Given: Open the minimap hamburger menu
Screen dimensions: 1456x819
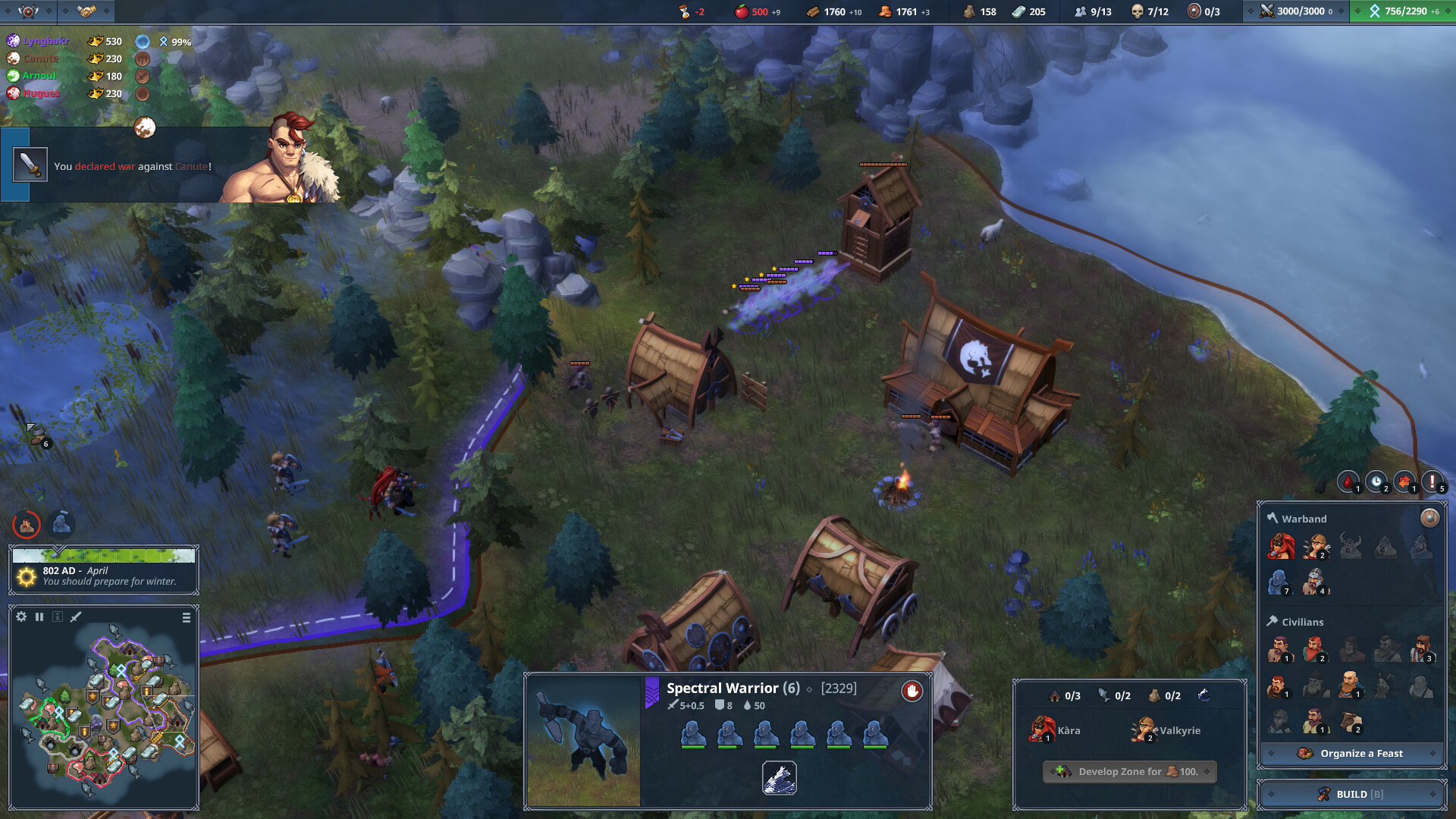Looking at the screenshot, I should tap(187, 618).
